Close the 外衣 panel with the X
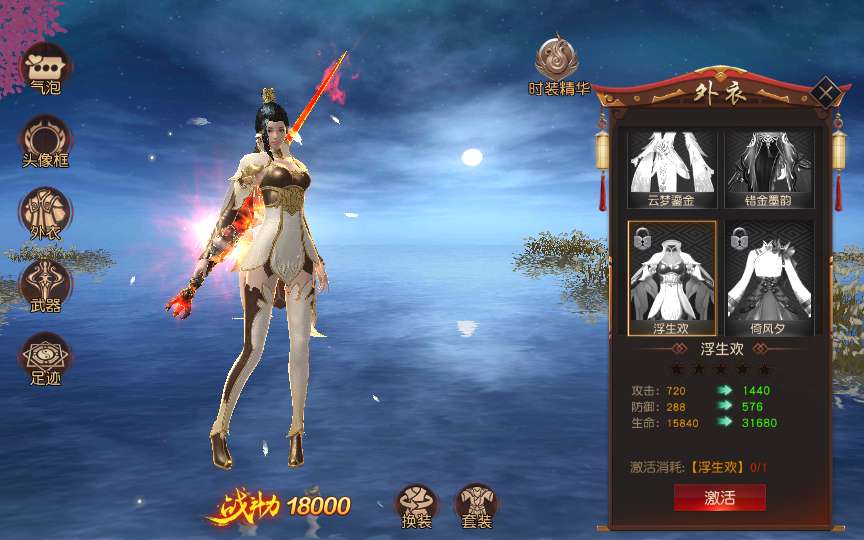The image size is (864, 540). [826, 94]
